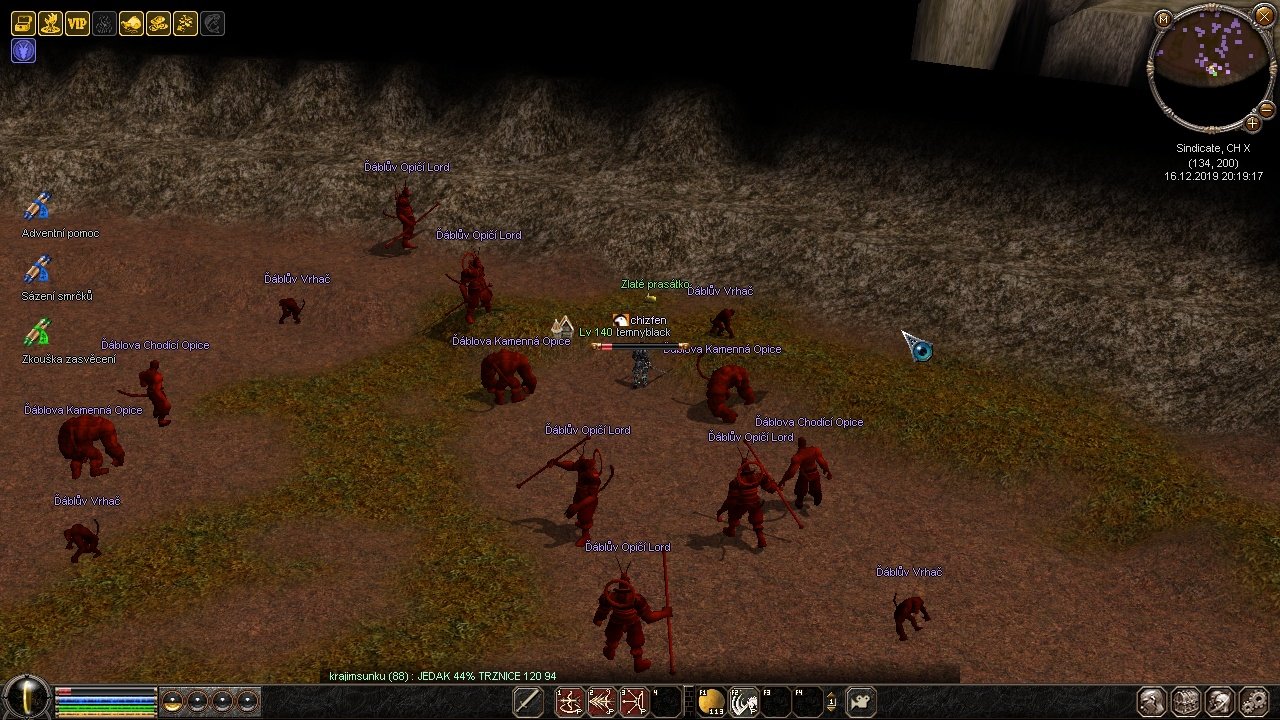Click the circular minimap
The image size is (1280, 720).
coord(1208,68)
